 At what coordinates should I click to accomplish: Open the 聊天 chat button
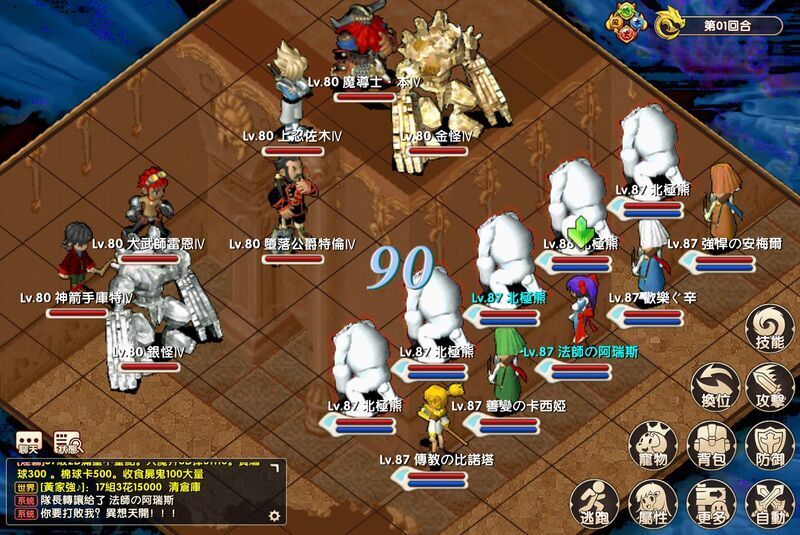28,442
